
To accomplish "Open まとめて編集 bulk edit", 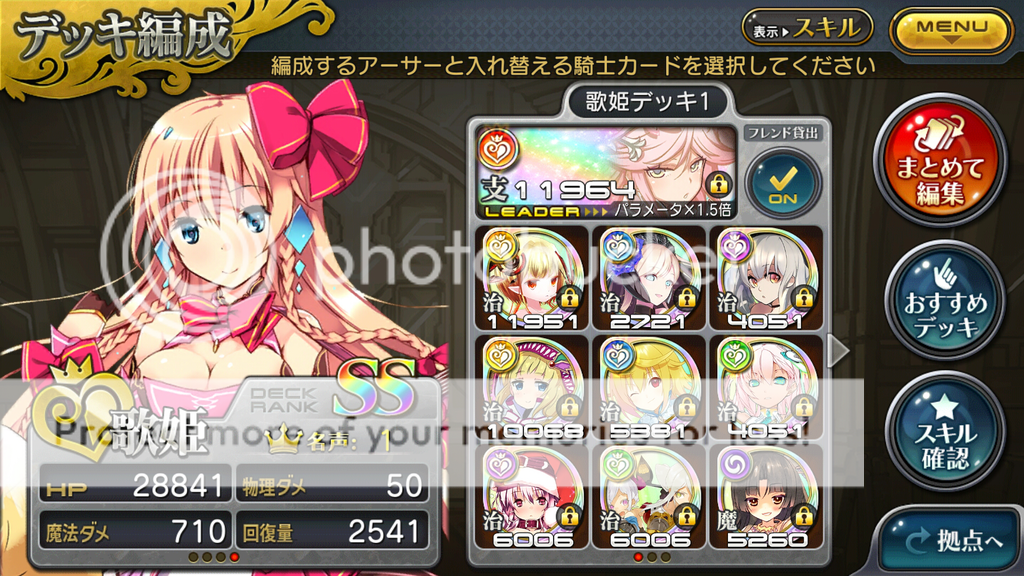I will [x=938, y=166].
